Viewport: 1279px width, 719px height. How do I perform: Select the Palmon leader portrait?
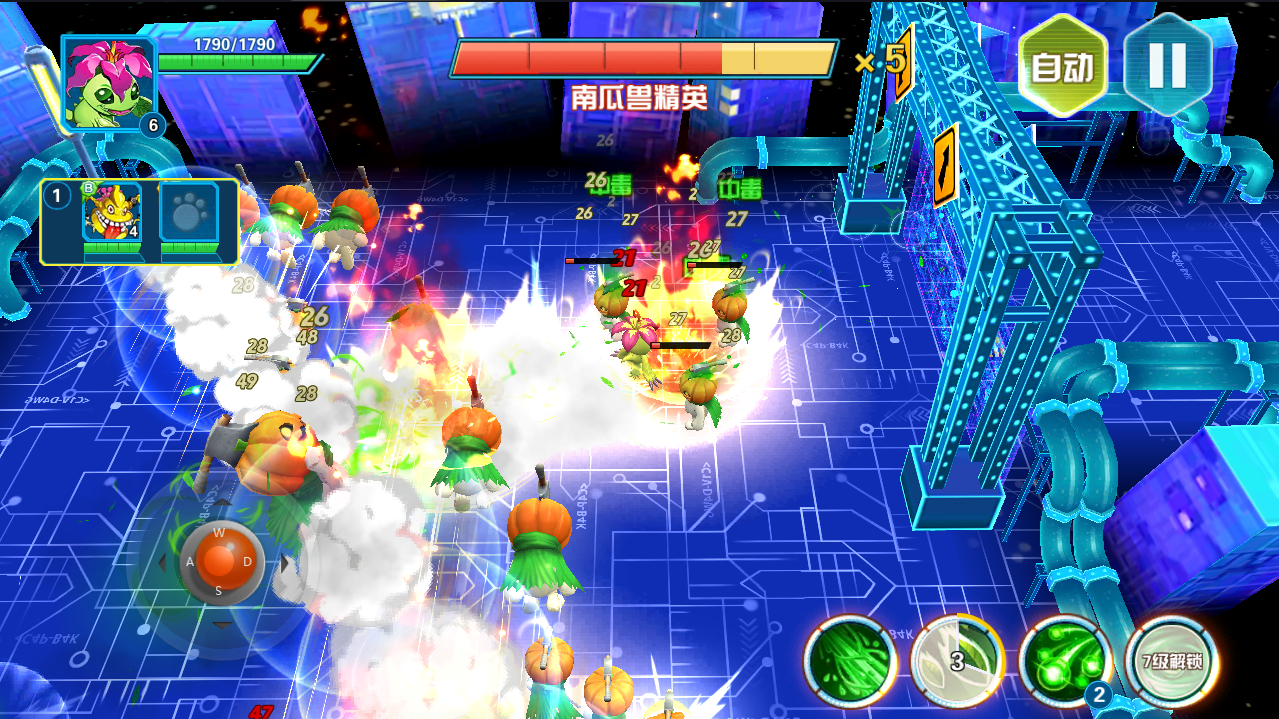[x=109, y=84]
